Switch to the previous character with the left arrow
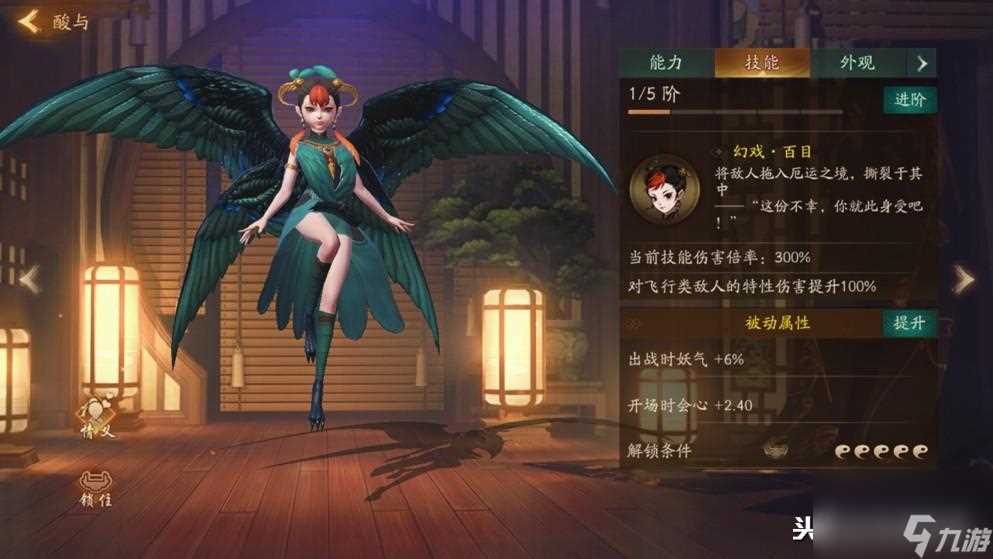The width and height of the screenshot is (993, 559). (29, 279)
